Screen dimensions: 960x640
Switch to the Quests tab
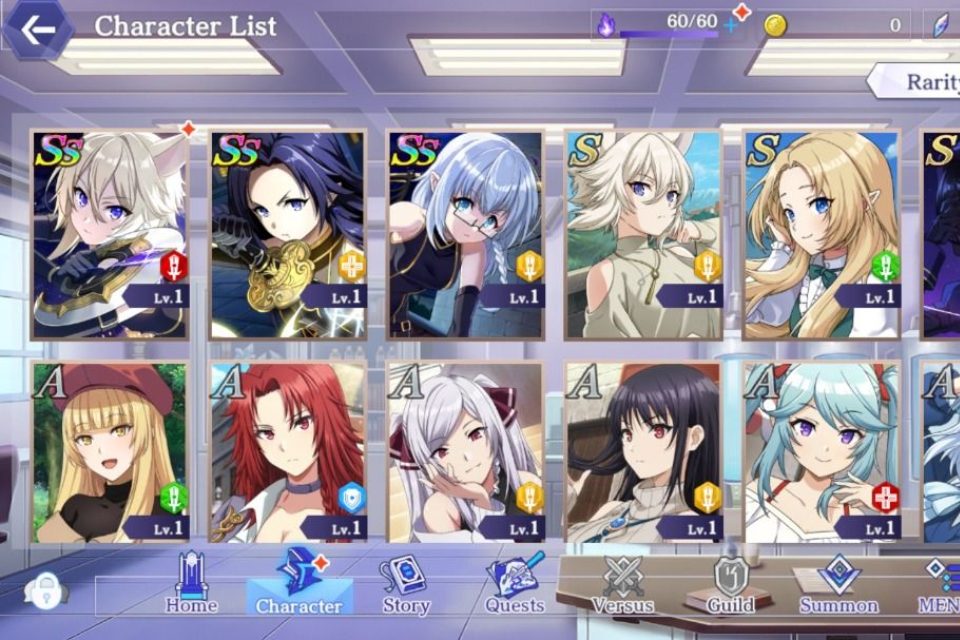pyautogui.click(x=515, y=584)
